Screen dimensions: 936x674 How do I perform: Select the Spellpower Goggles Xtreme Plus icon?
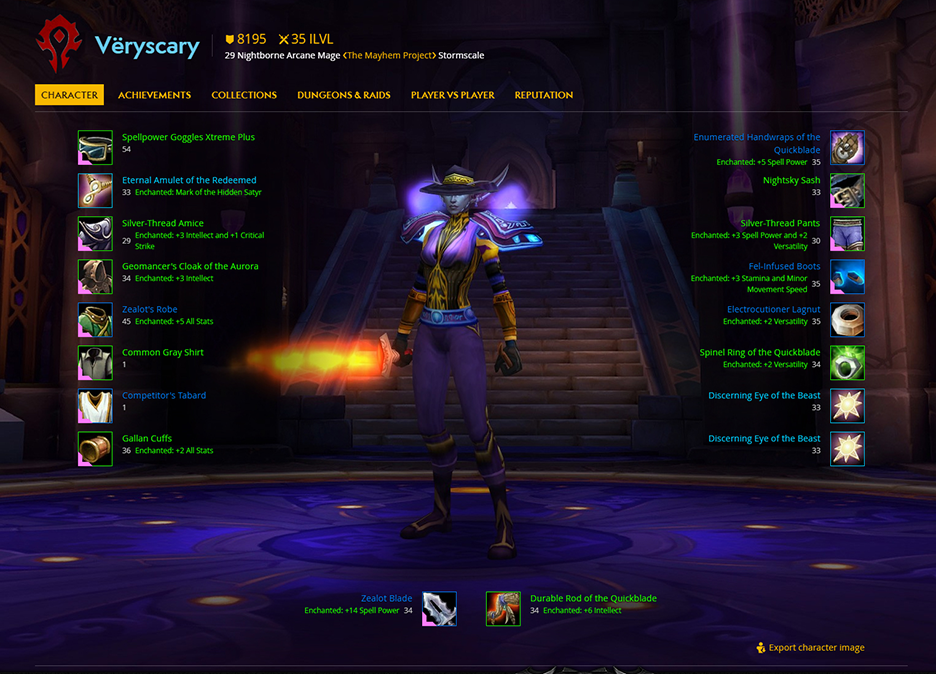(95, 147)
